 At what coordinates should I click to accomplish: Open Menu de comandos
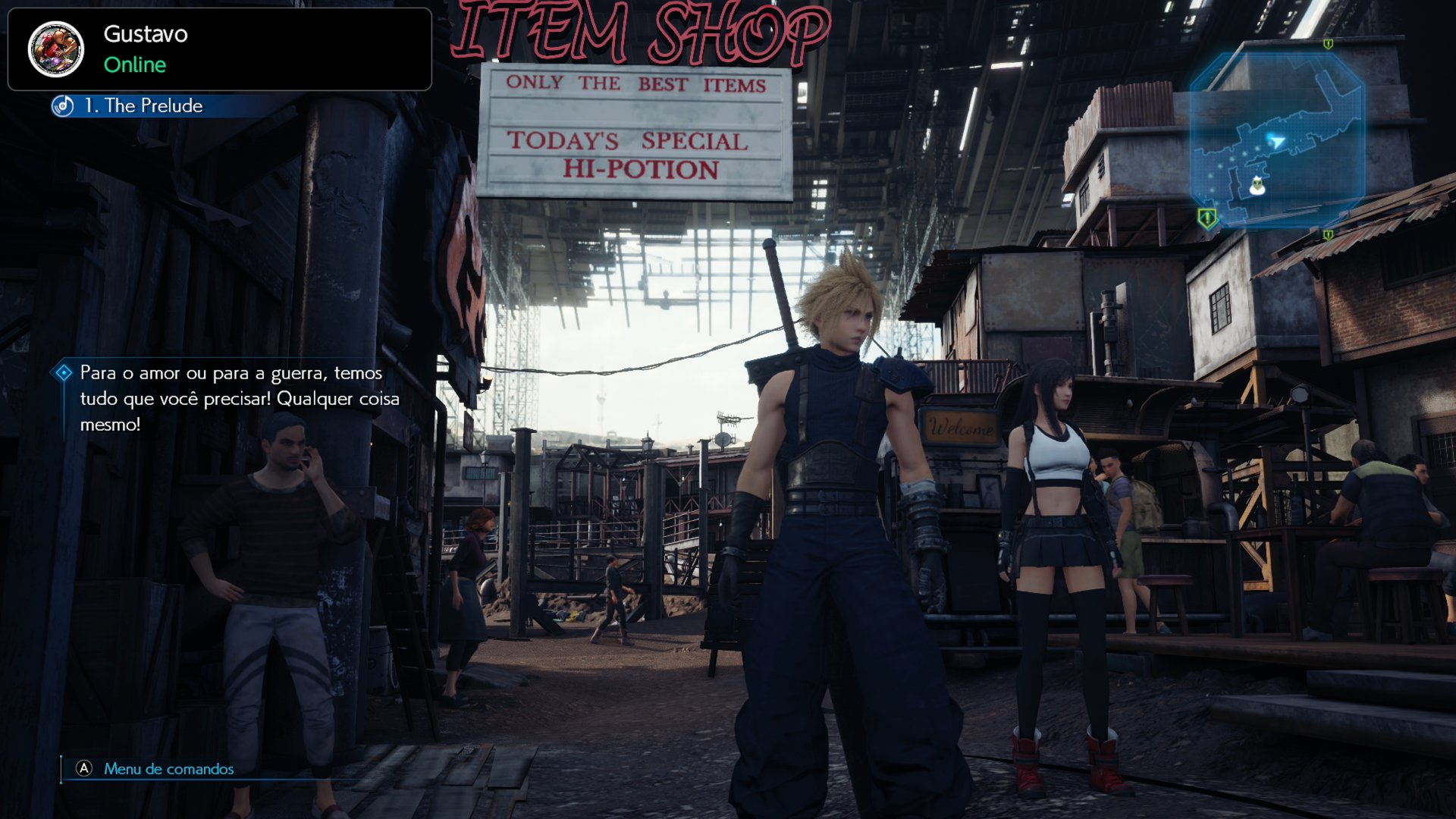[168, 769]
